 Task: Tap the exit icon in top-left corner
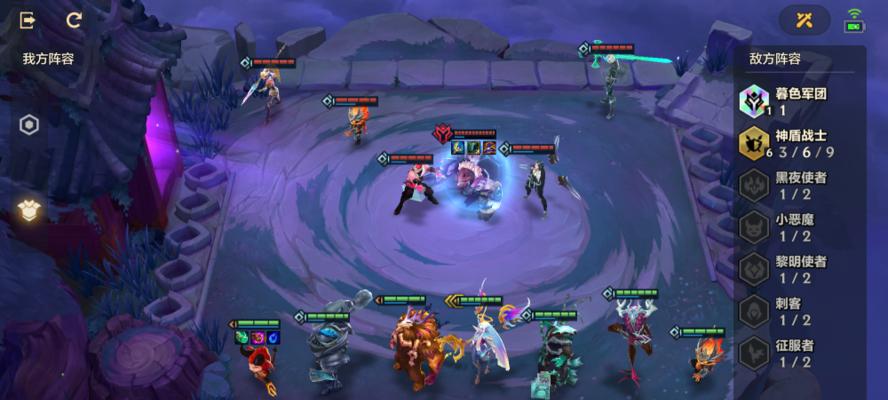(x=28, y=20)
